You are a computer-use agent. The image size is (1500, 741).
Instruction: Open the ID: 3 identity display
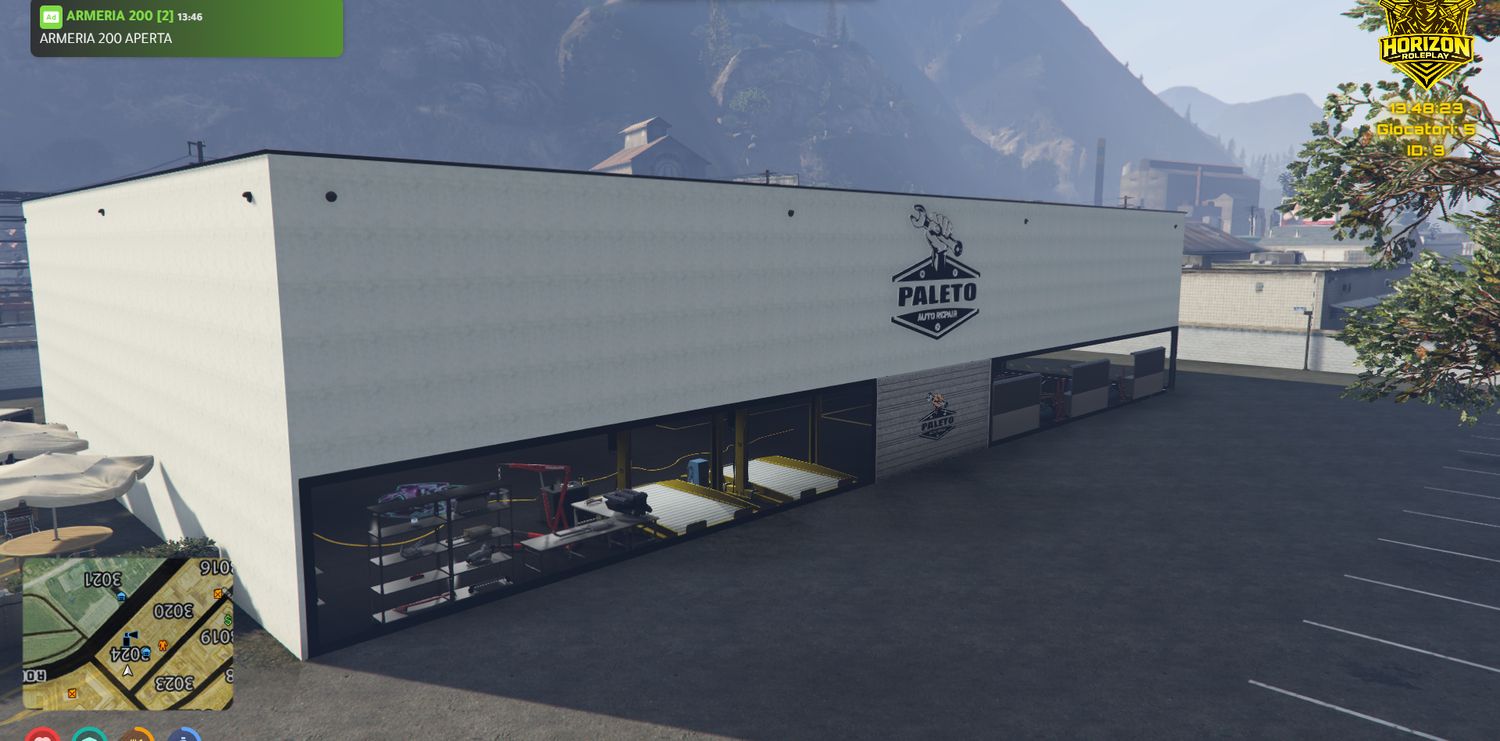click(1426, 150)
